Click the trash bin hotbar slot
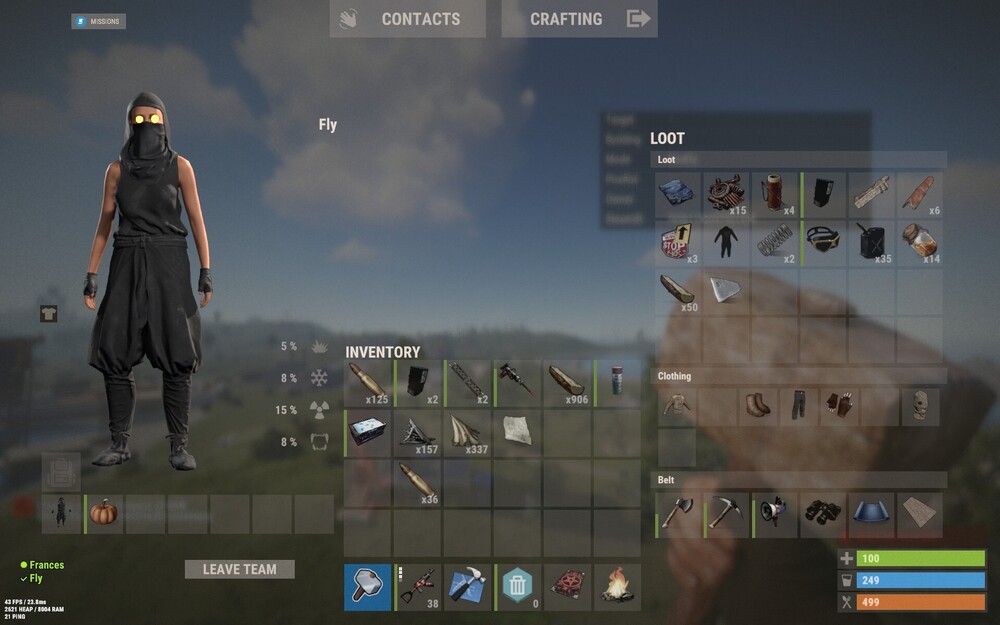The height and width of the screenshot is (625, 1000). click(x=517, y=587)
